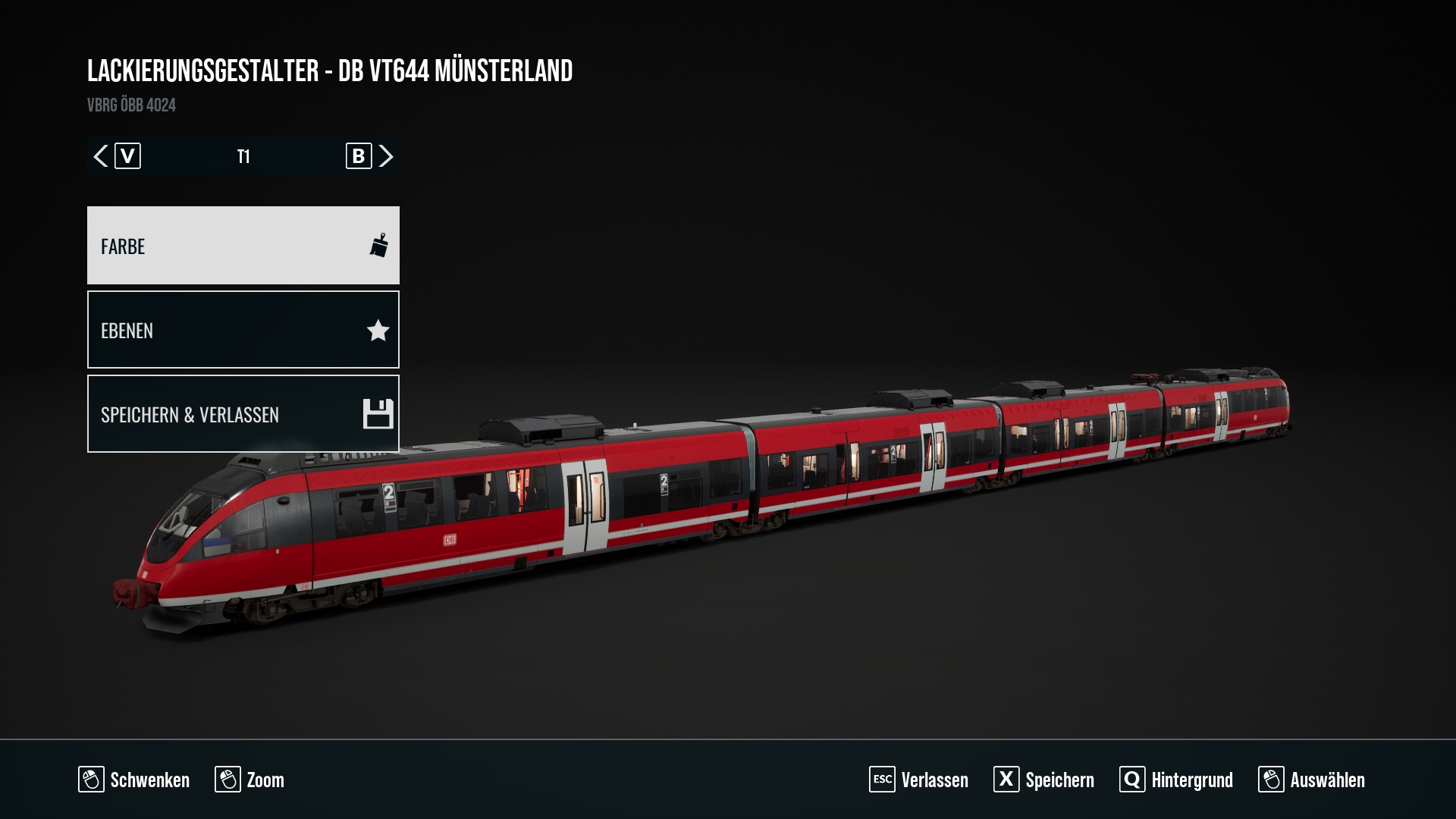The width and height of the screenshot is (1456, 819).
Task: Choose Speichern & Verlassen
Action: (x=243, y=414)
